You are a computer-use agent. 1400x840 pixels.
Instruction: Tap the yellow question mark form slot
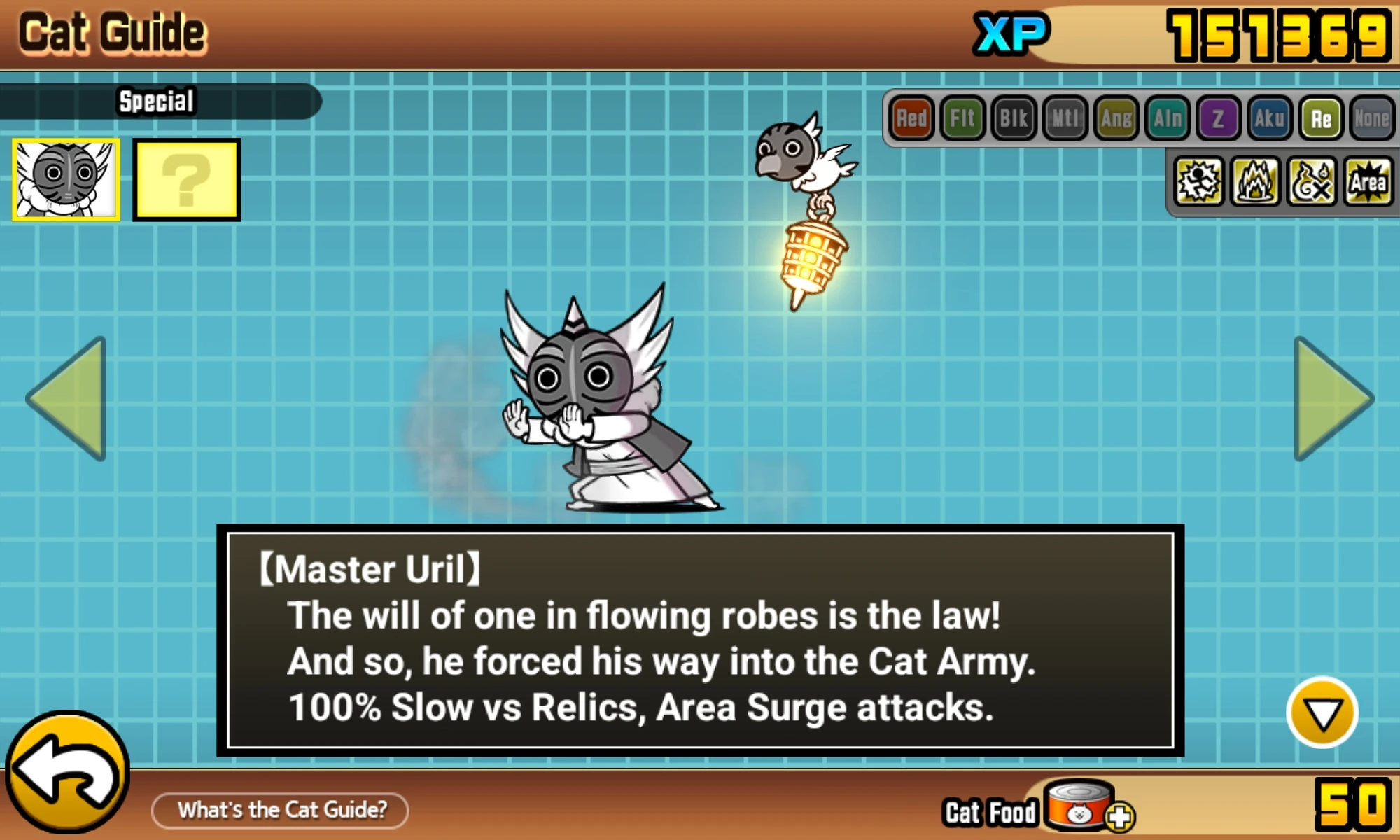click(x=186, y=178)
